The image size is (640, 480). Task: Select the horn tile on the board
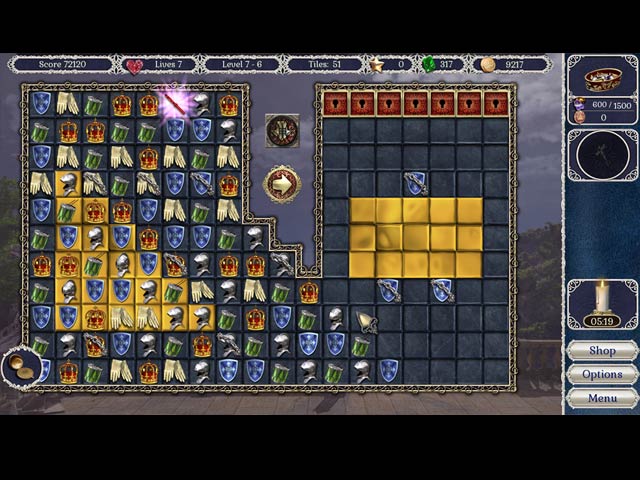(x=367, y=322)
